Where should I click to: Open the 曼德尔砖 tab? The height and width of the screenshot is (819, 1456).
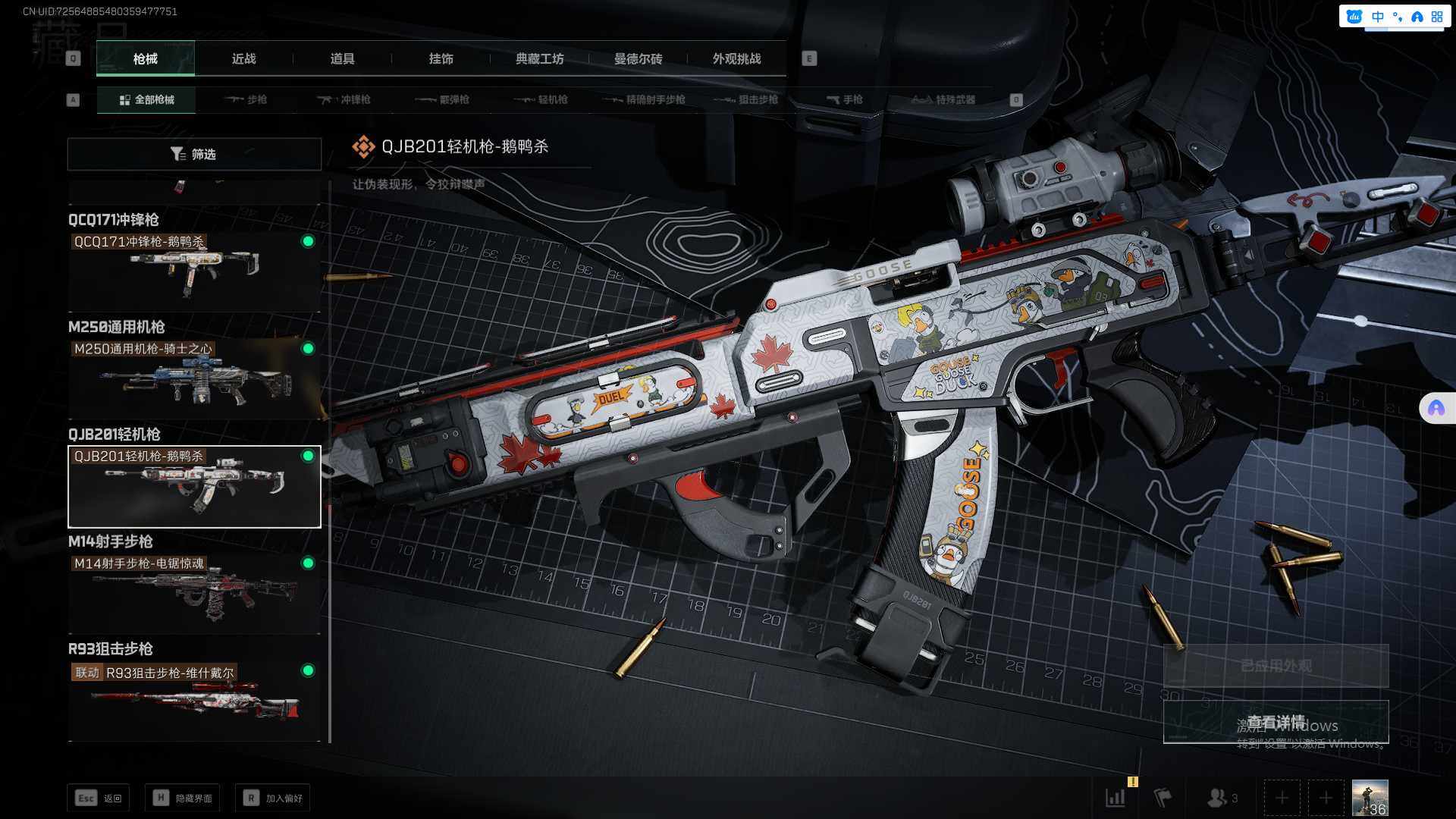click(x=638, y=59)
